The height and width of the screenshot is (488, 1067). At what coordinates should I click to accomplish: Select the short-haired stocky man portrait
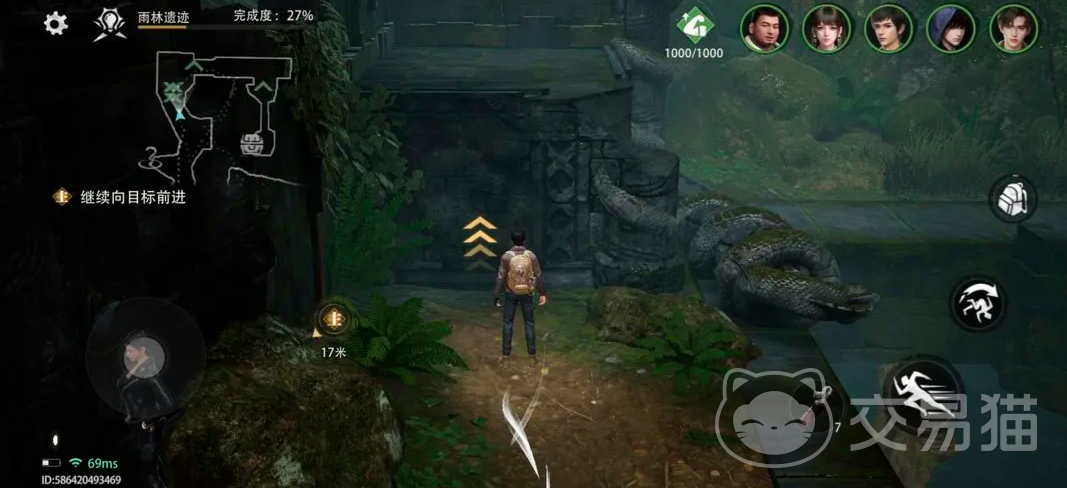tap(765, 28)
